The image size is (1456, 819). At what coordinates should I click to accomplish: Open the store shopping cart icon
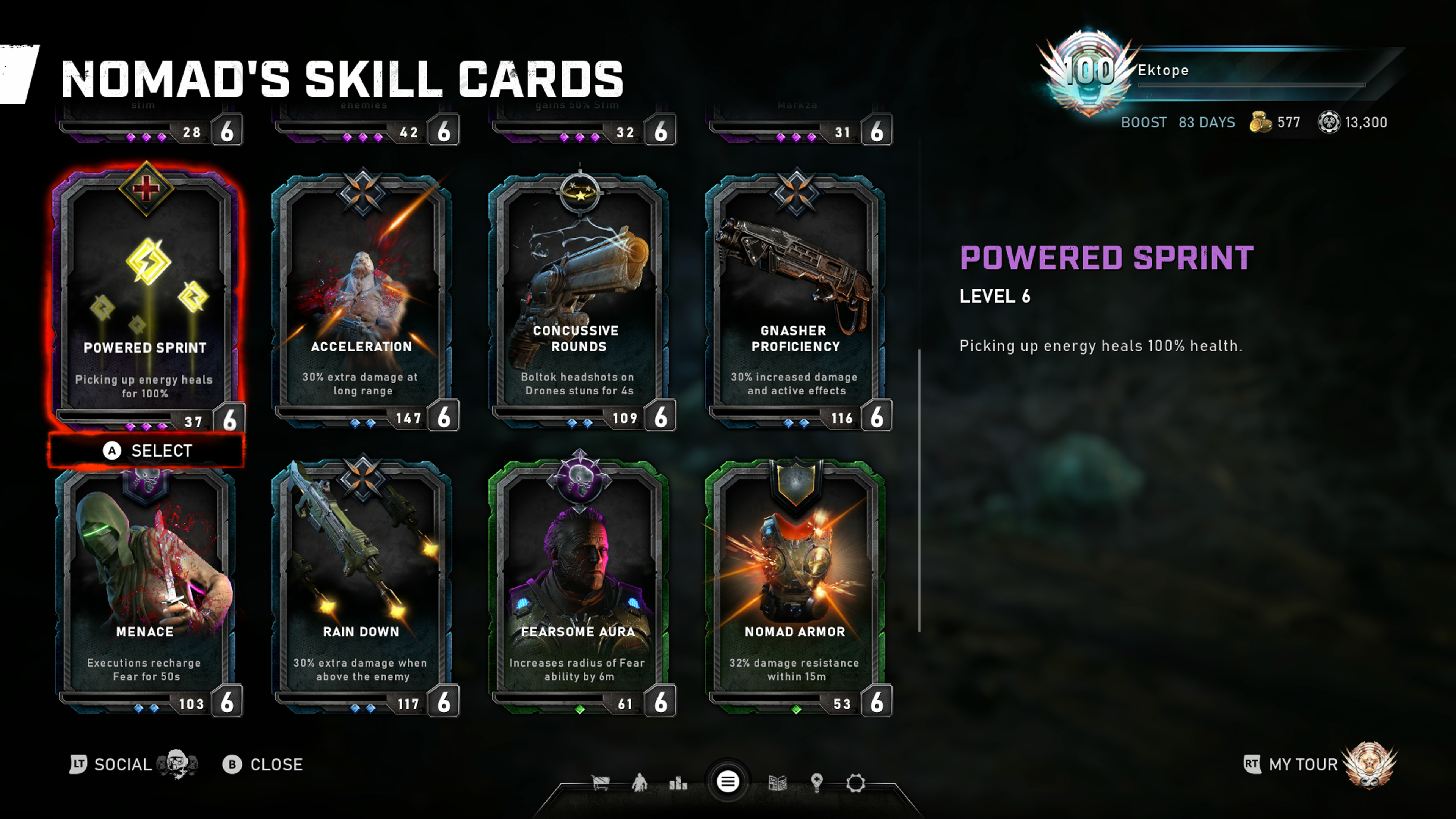(x=600, y=783)
